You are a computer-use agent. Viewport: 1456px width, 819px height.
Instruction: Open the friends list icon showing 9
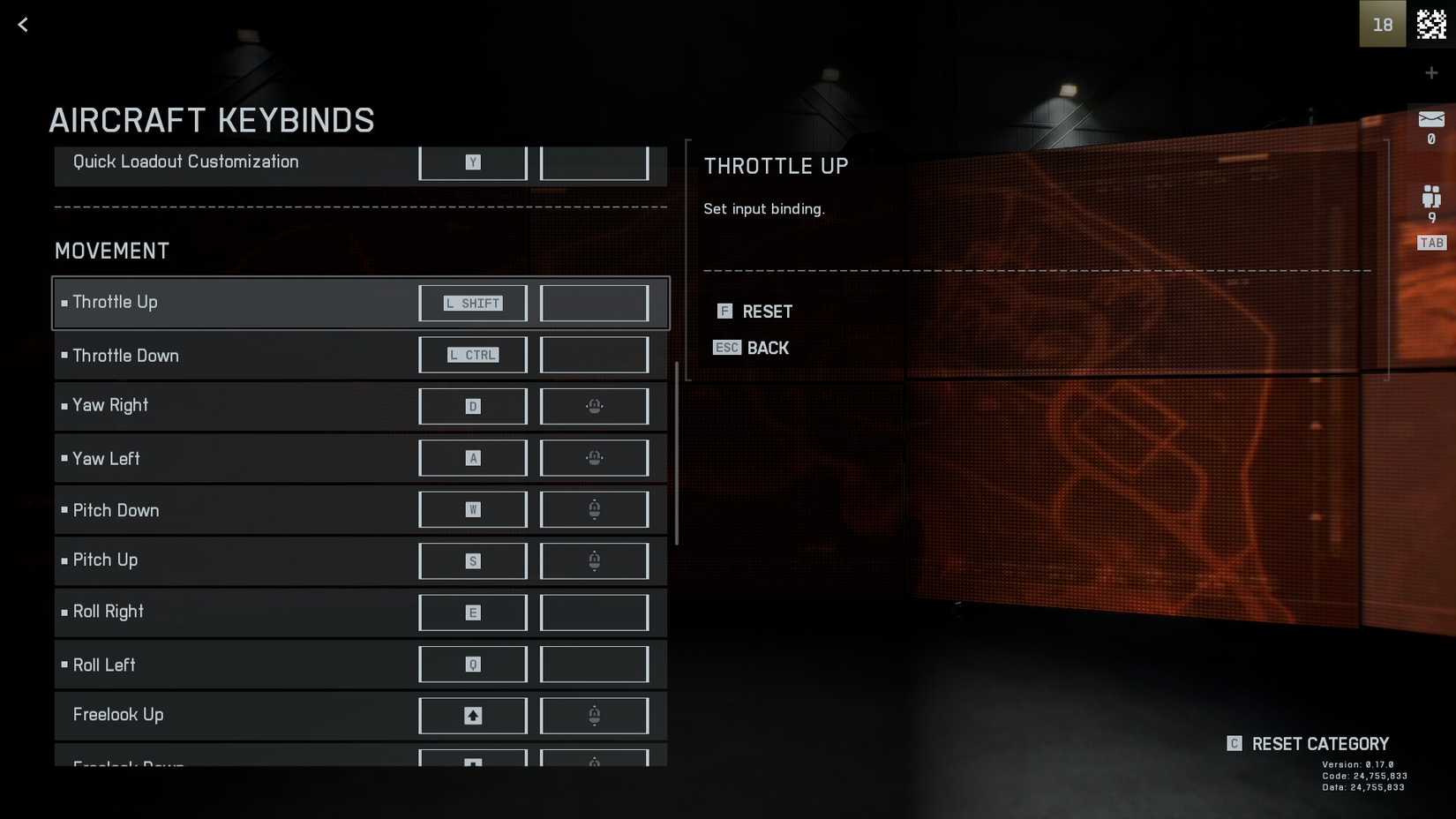[x=1431, y=197]
